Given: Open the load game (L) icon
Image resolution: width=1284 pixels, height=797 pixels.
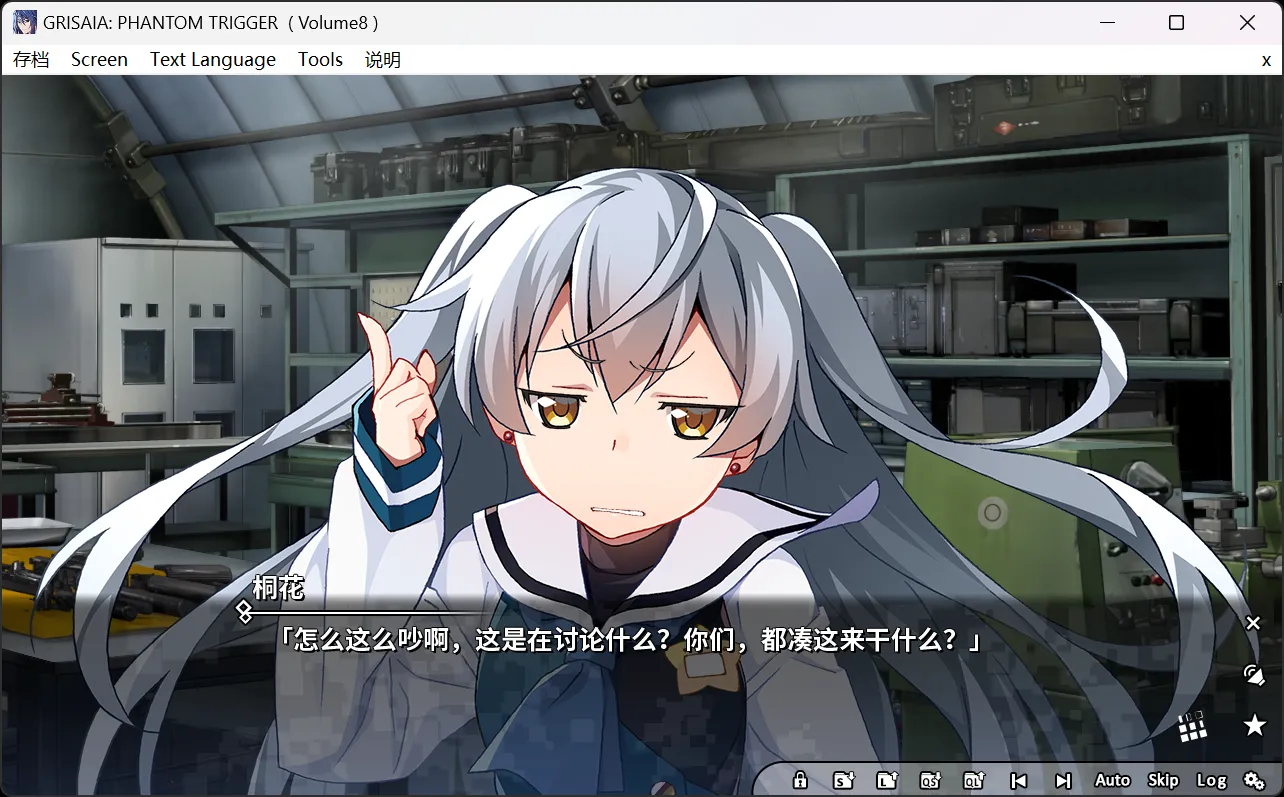Looking at the screenshot, I should coord(888,780).
